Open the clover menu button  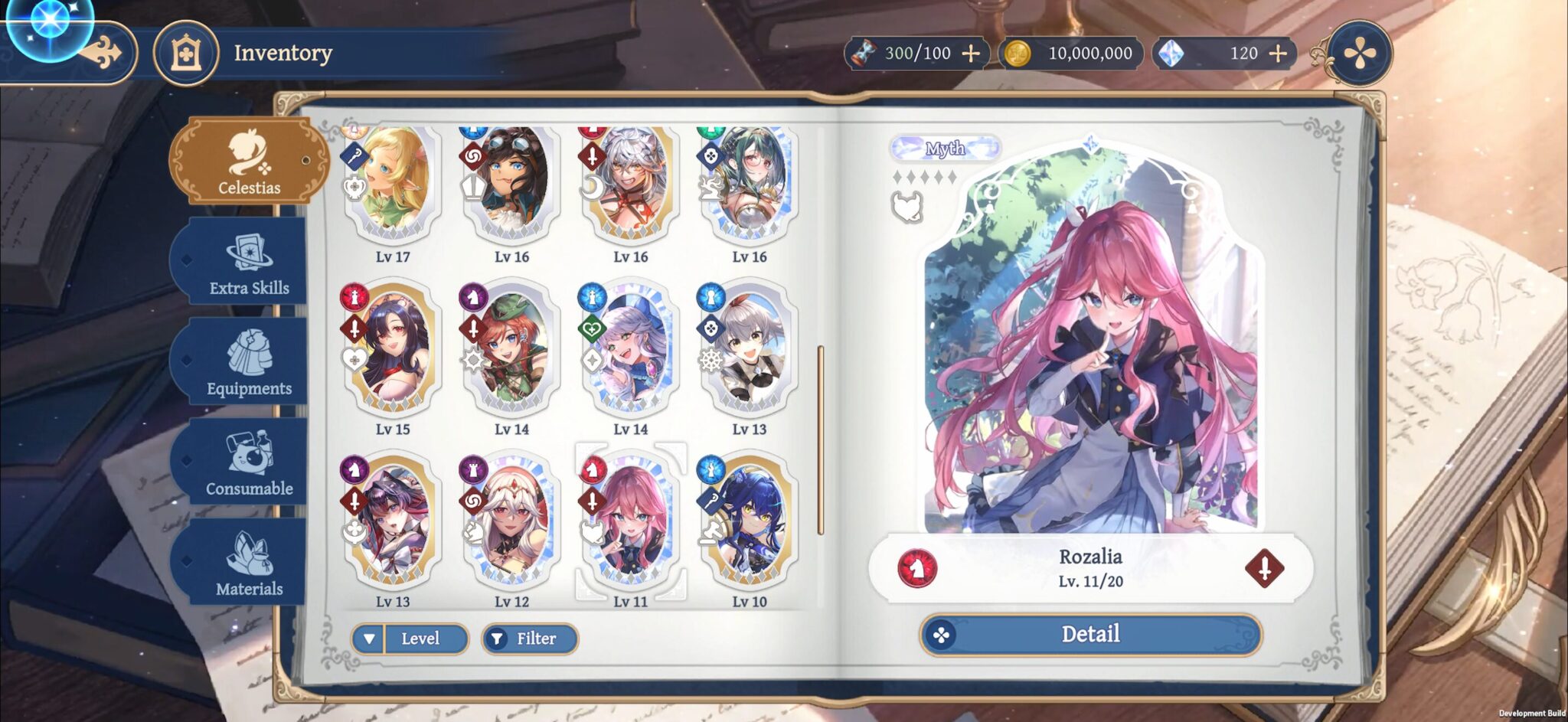pyautogui.click(x=1359, y=54)
